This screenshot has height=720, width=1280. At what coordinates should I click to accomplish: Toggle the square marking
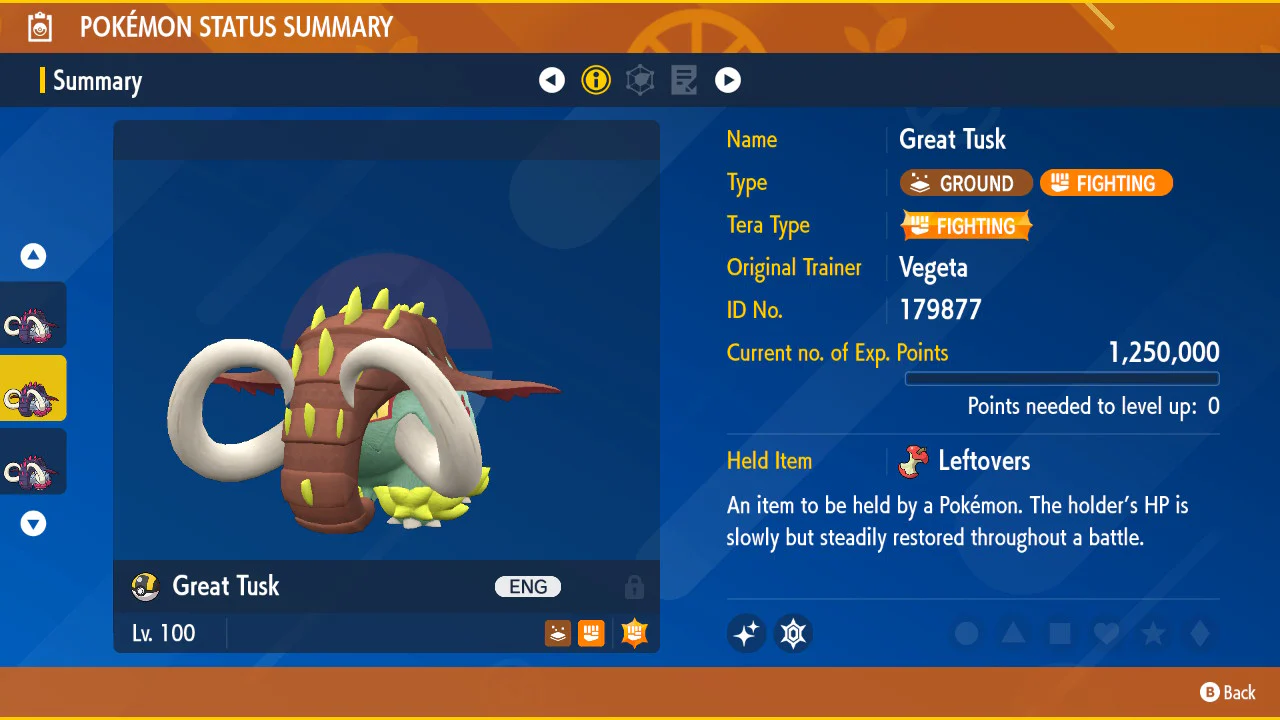pos(1060,633)
